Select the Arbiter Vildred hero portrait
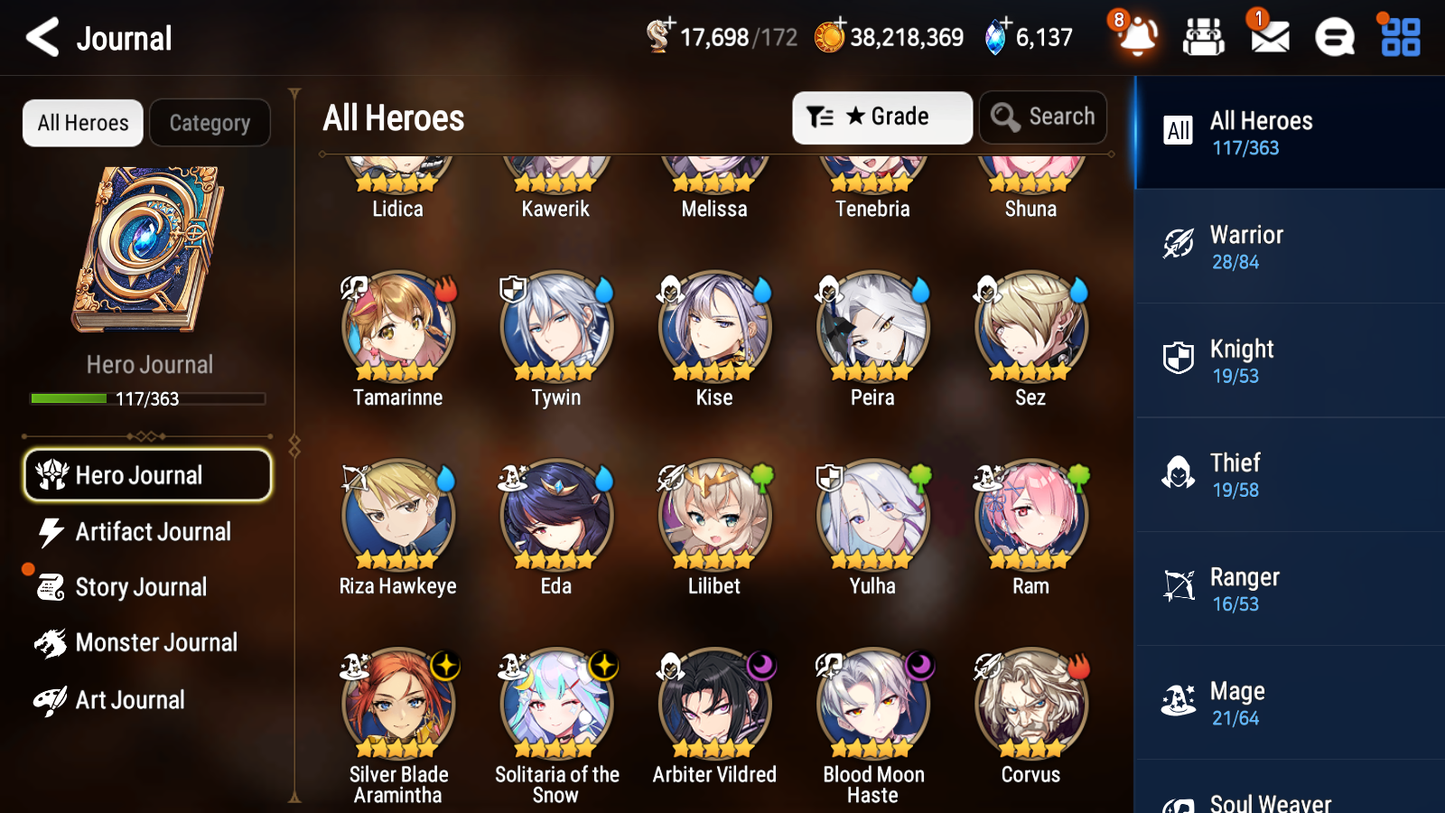This screenshot has height=813, width=1445. click(x=714, y=703)
